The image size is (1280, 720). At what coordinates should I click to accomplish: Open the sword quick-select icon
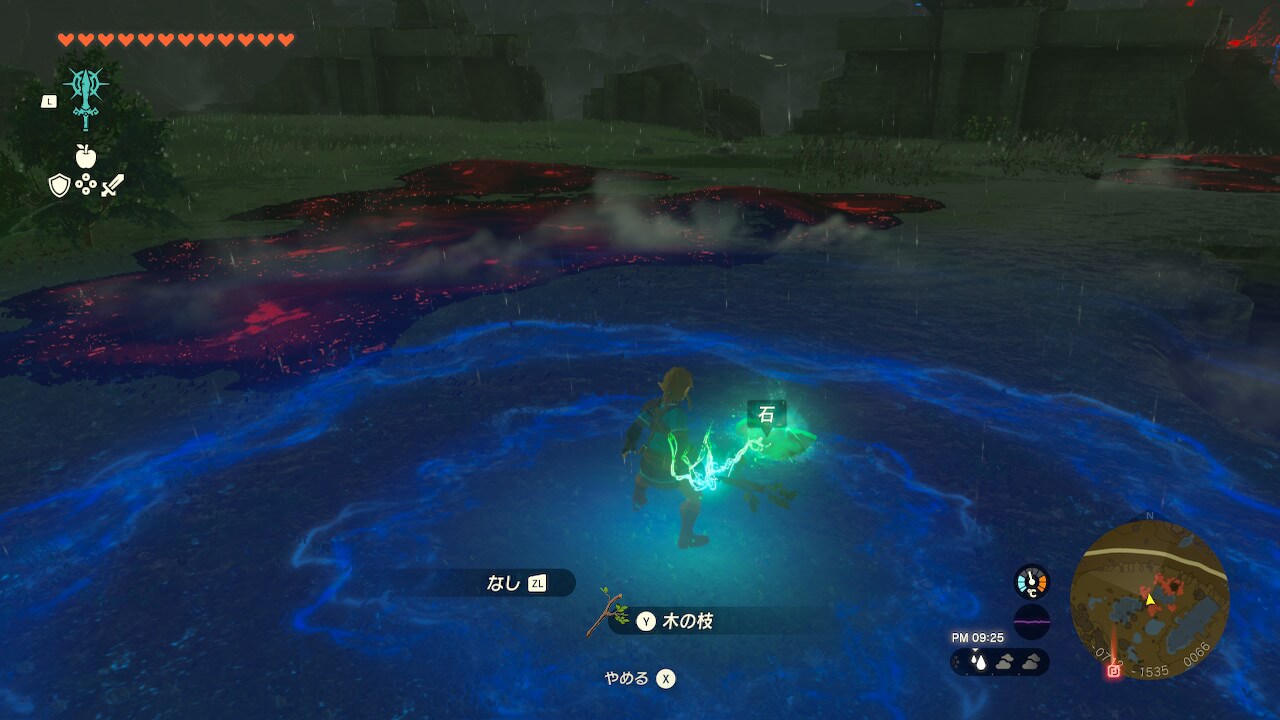(112, 185)
